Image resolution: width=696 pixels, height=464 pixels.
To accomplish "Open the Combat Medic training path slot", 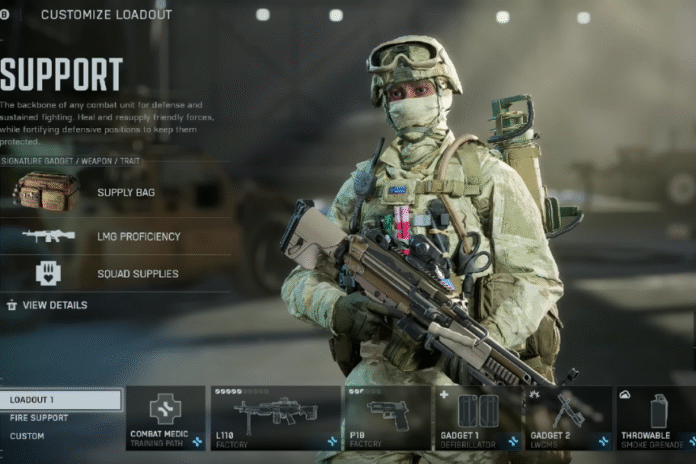I will click(x=165, y=418).
